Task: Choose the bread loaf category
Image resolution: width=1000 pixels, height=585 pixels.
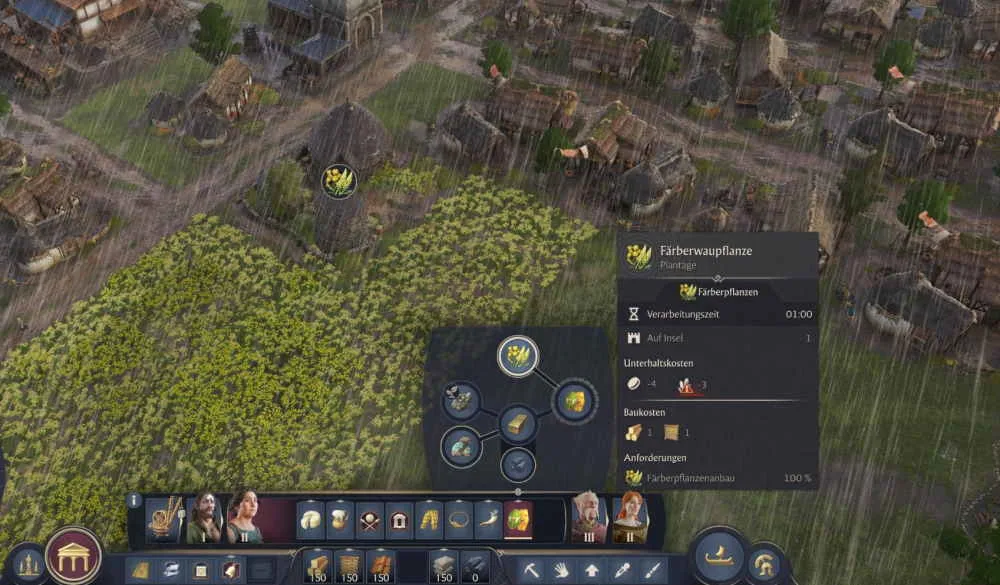Action: point(311,520)
